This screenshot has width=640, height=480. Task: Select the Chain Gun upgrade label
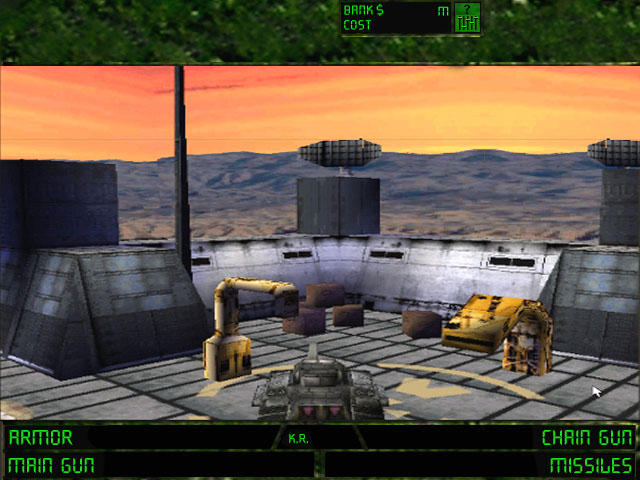587,438
